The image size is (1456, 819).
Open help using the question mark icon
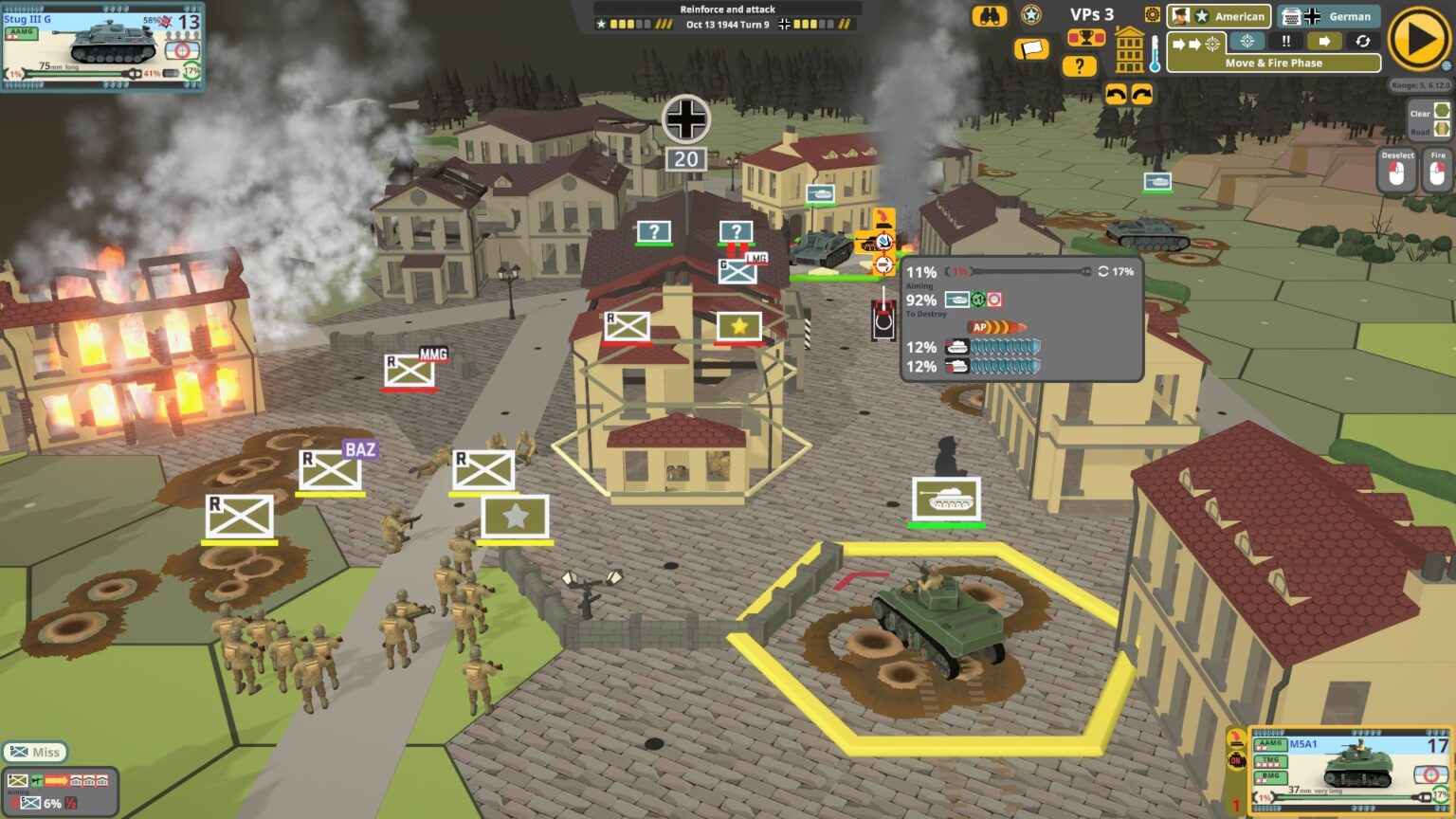pyautogui.click(x=1080, y=64)
